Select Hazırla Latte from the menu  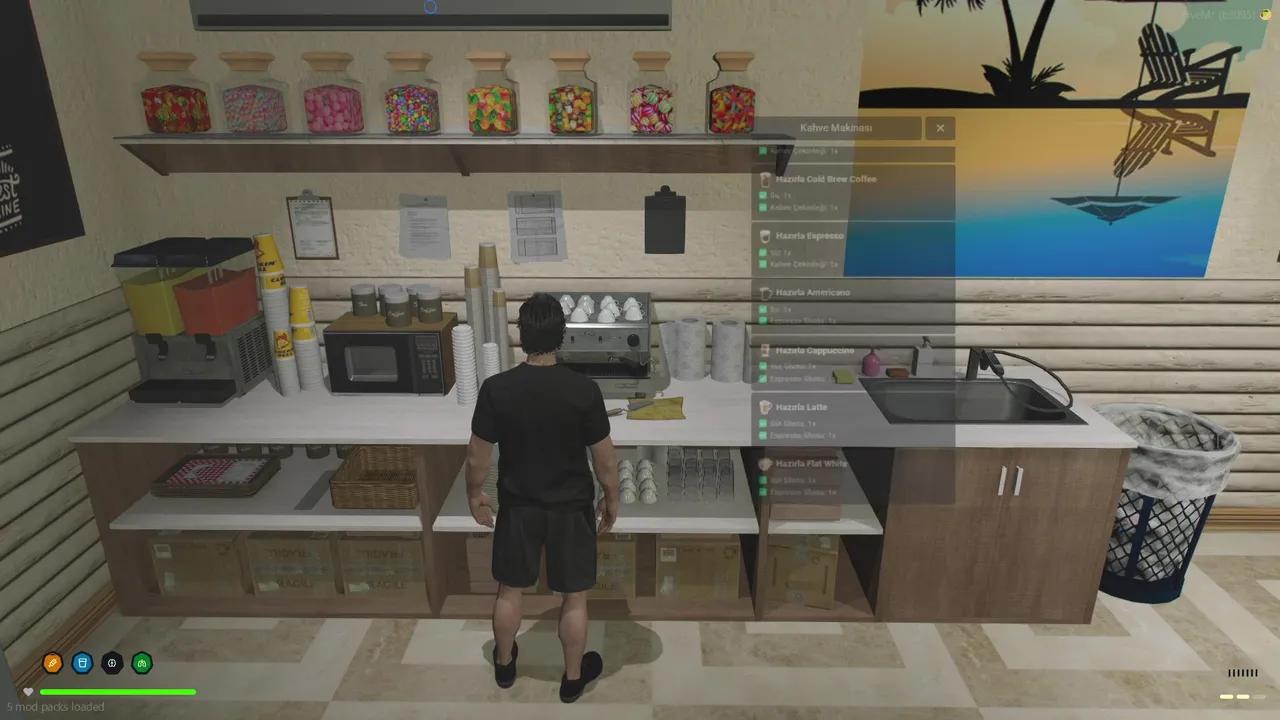click(802, 407)
